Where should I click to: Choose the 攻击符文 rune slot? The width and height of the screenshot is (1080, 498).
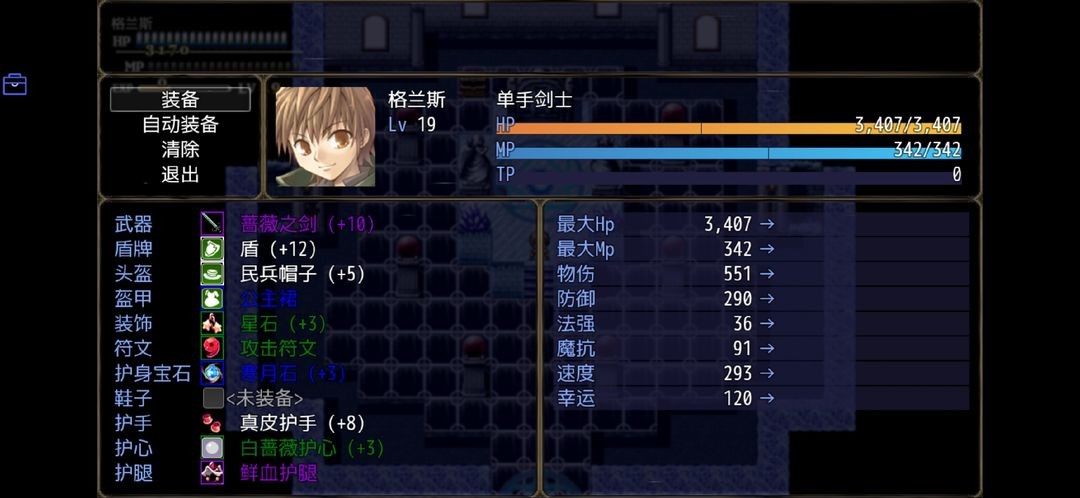click(278, 349)
